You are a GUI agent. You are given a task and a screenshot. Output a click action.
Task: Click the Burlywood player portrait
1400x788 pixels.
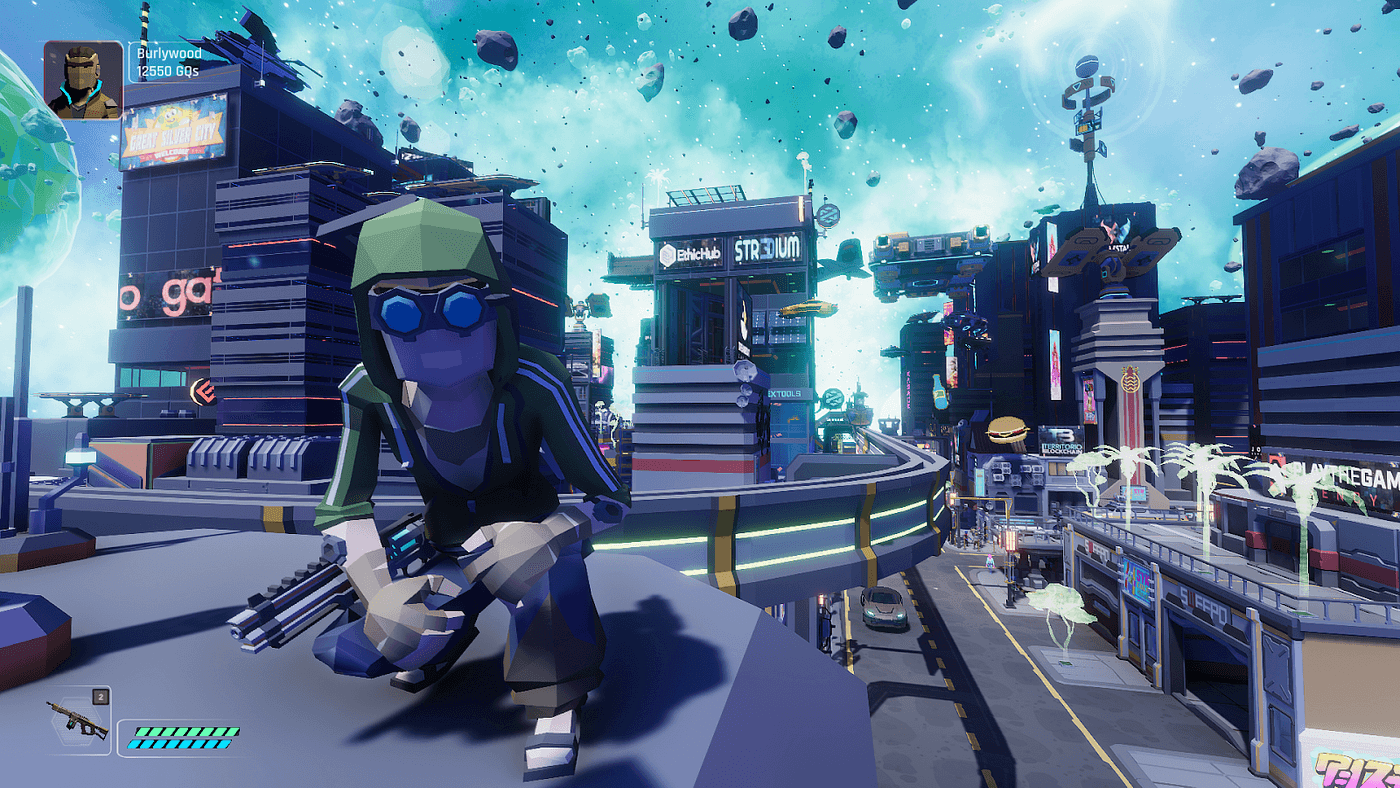click(x=83, y=80)
